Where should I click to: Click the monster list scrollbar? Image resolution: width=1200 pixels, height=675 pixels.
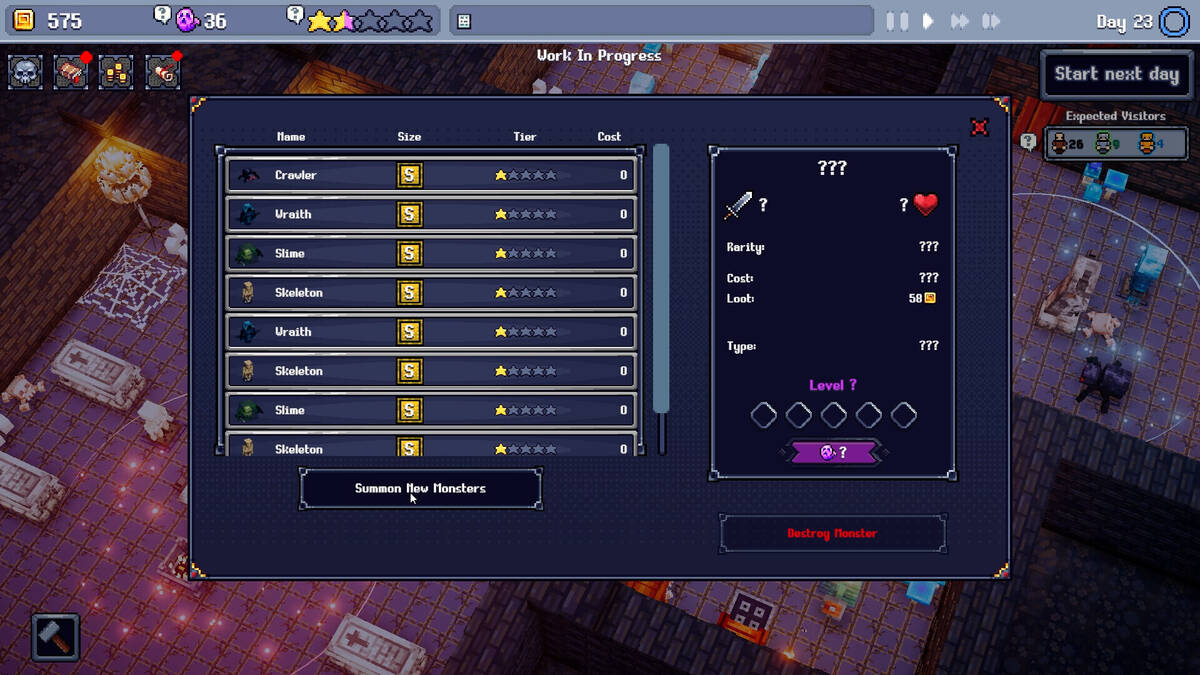pos(660,280)
